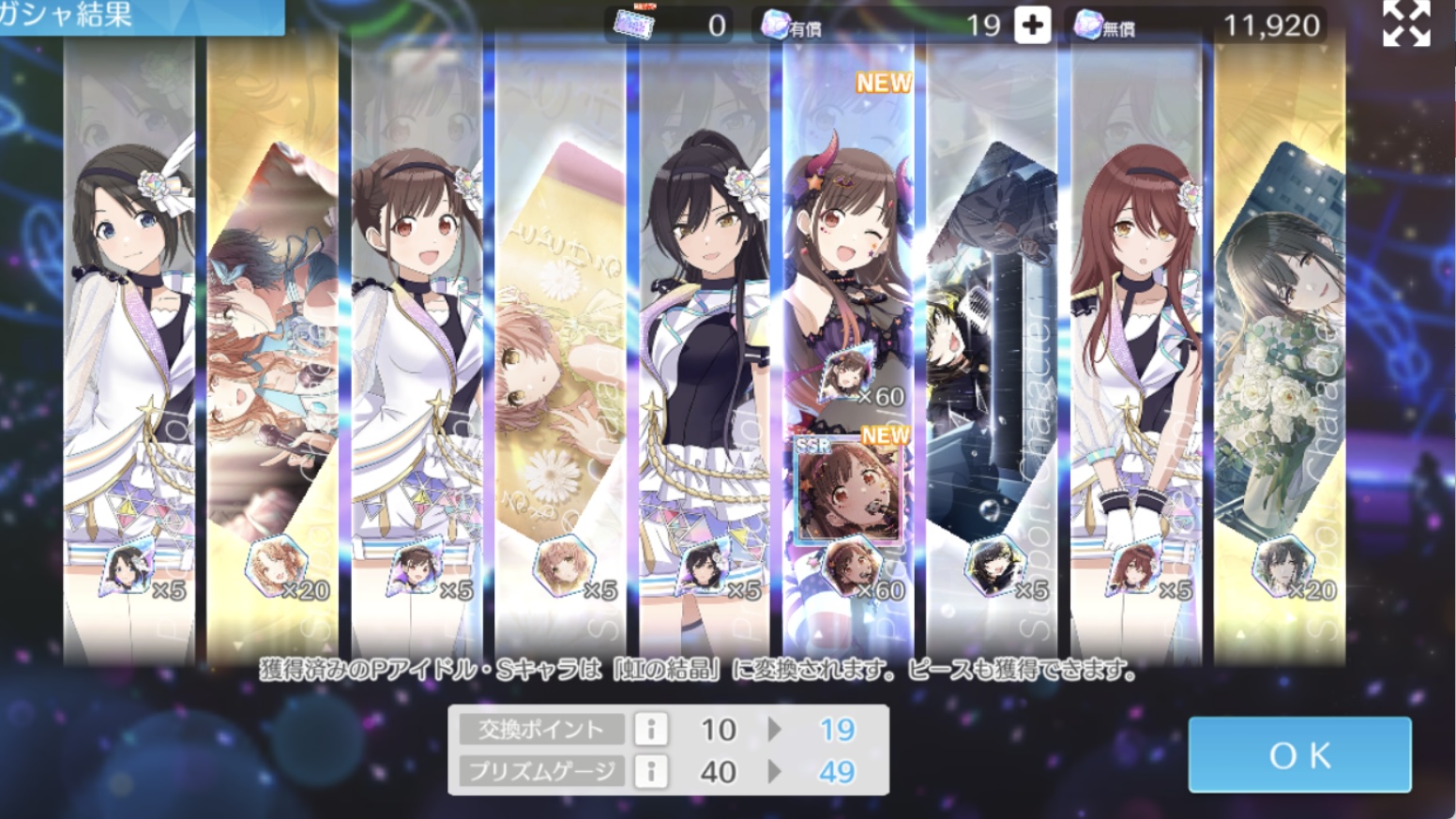Select the yellow daisy support card
Image resolution: width=1456 pixels, height=819 pixels.
click(x=561, y=356)
